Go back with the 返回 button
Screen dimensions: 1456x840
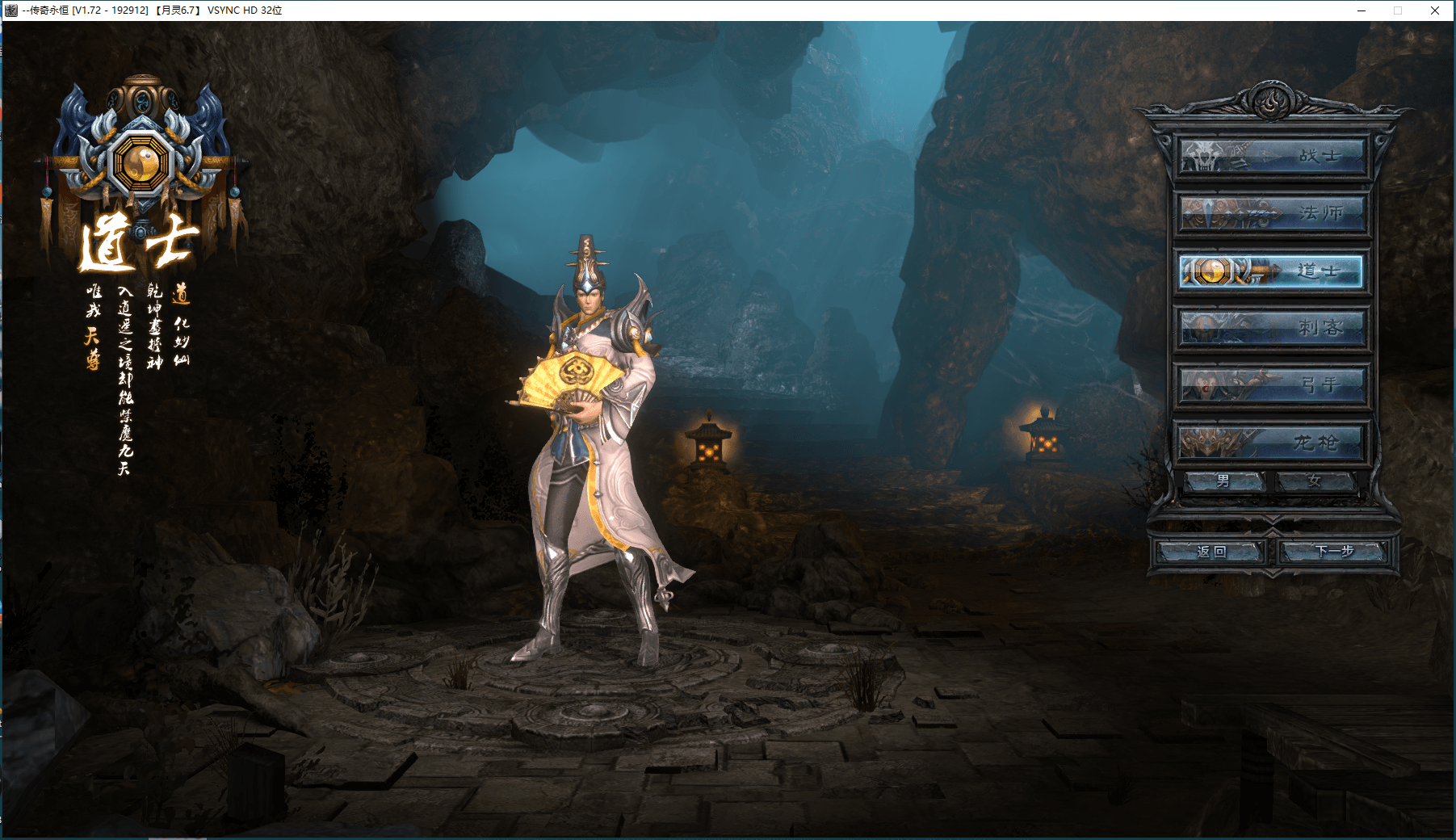[x=1211, y=552]
